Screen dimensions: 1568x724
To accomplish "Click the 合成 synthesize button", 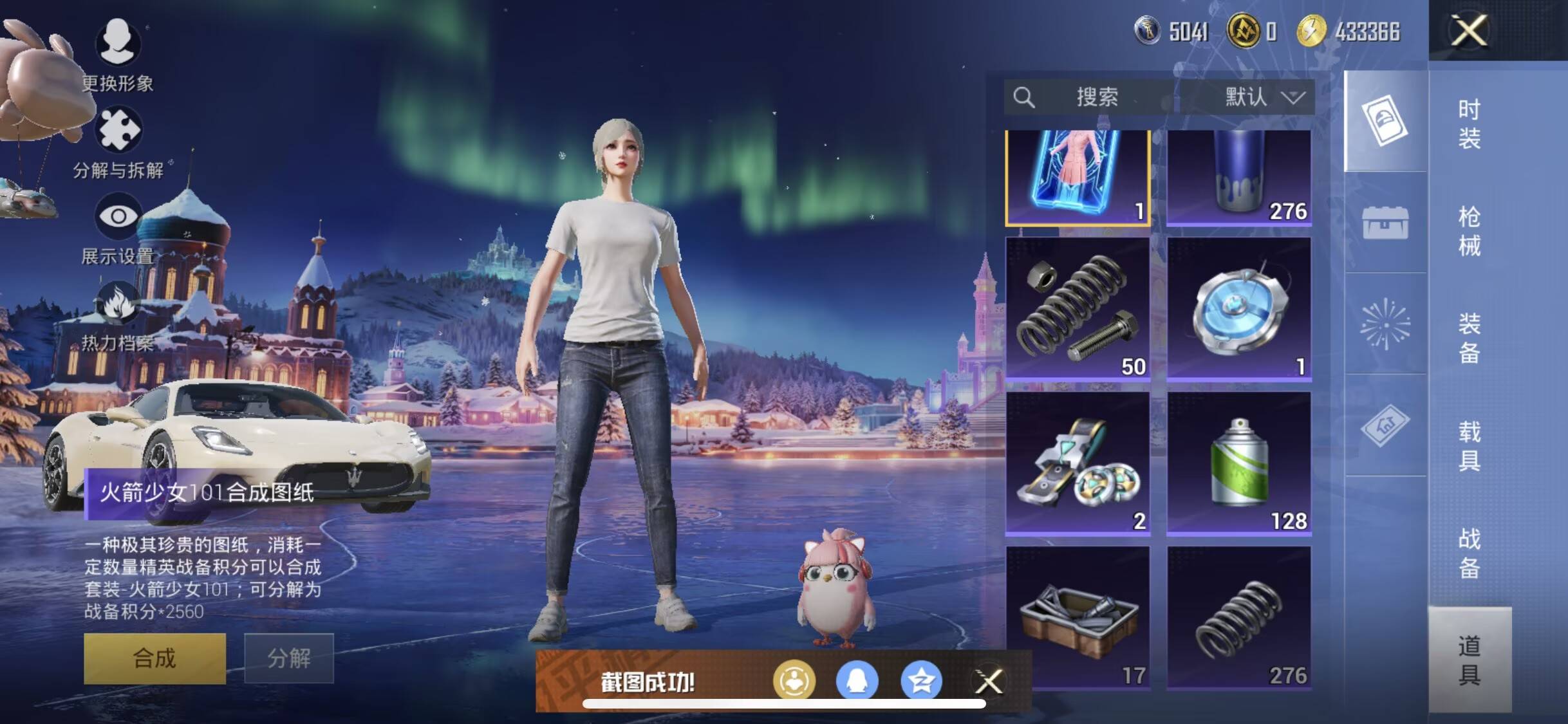I will click(154, 658).
